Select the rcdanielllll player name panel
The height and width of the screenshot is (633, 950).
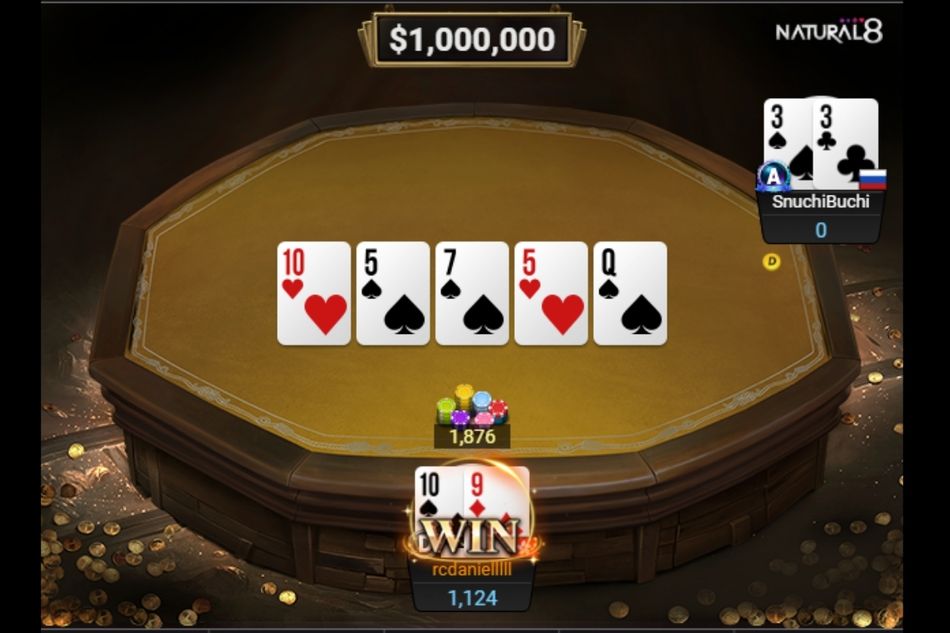pyautogui.click(x=471, y=568)
